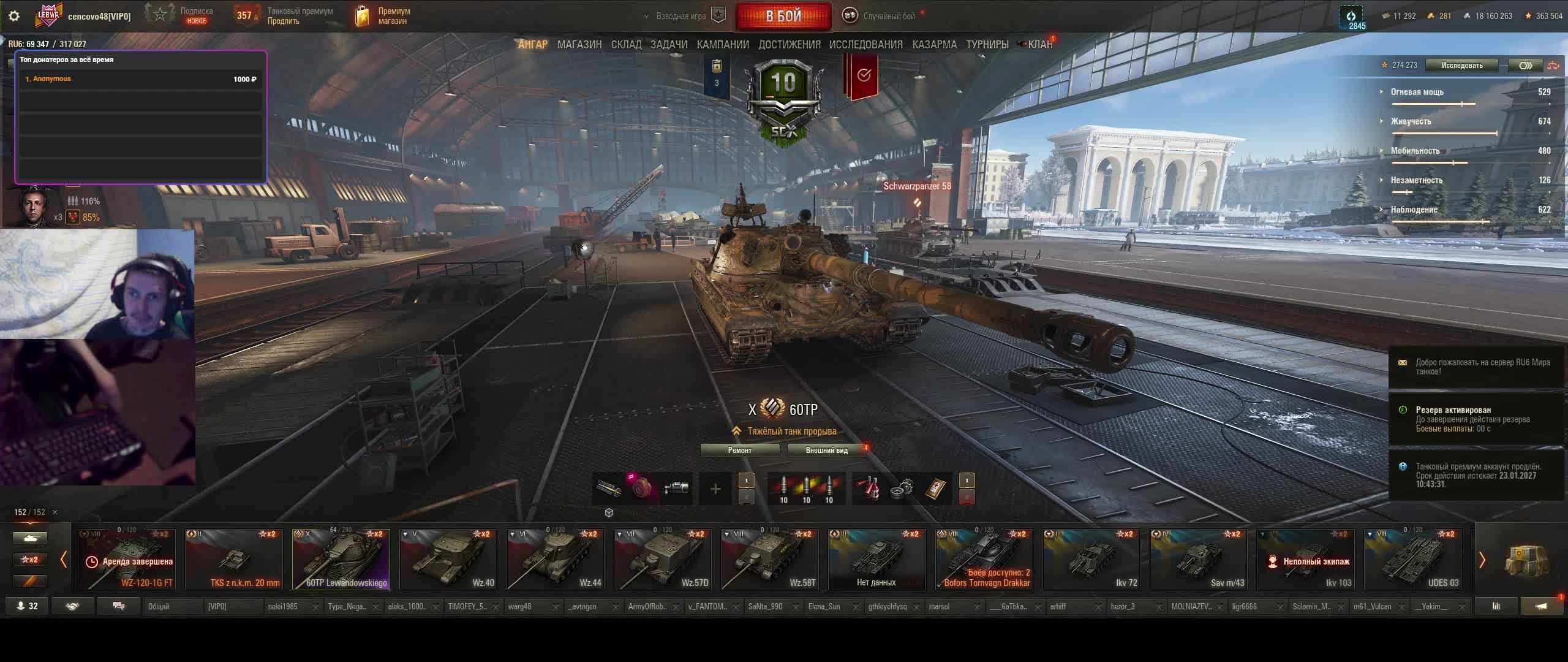Open the Общий chat channel tab

pyautogui.click(x=171, y=607)
